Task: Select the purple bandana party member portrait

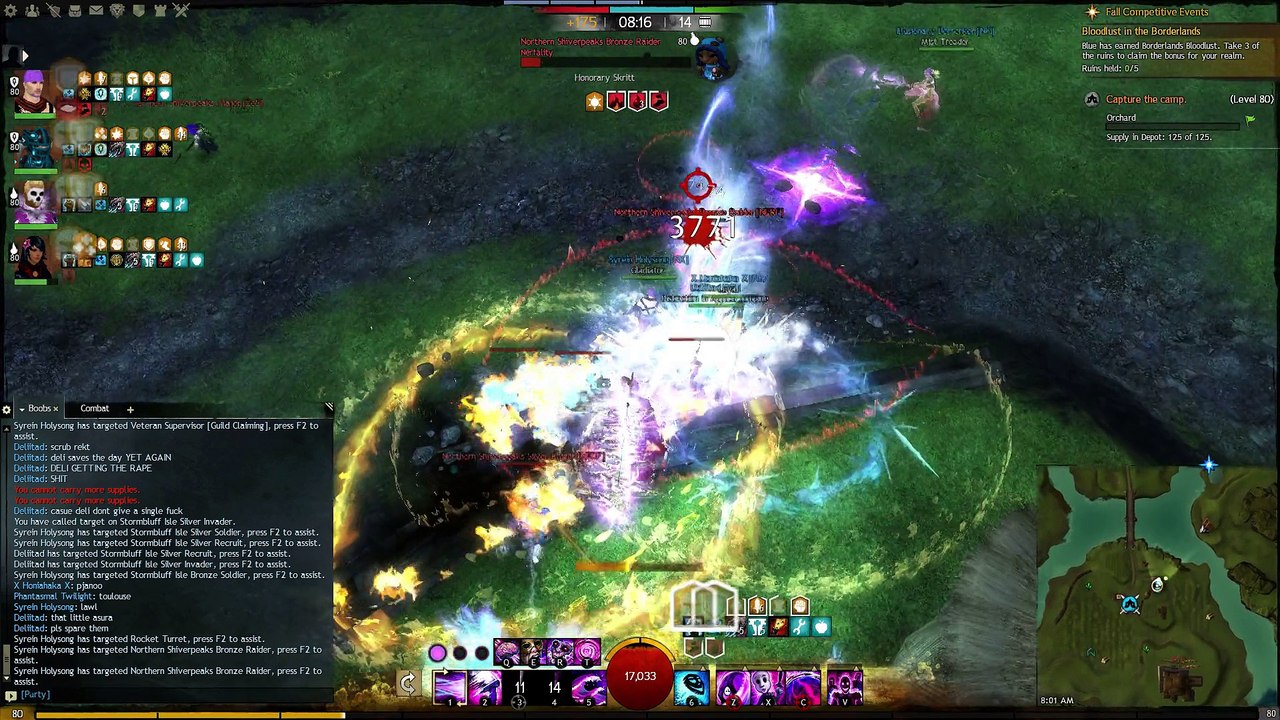Action: click(36, 93)
